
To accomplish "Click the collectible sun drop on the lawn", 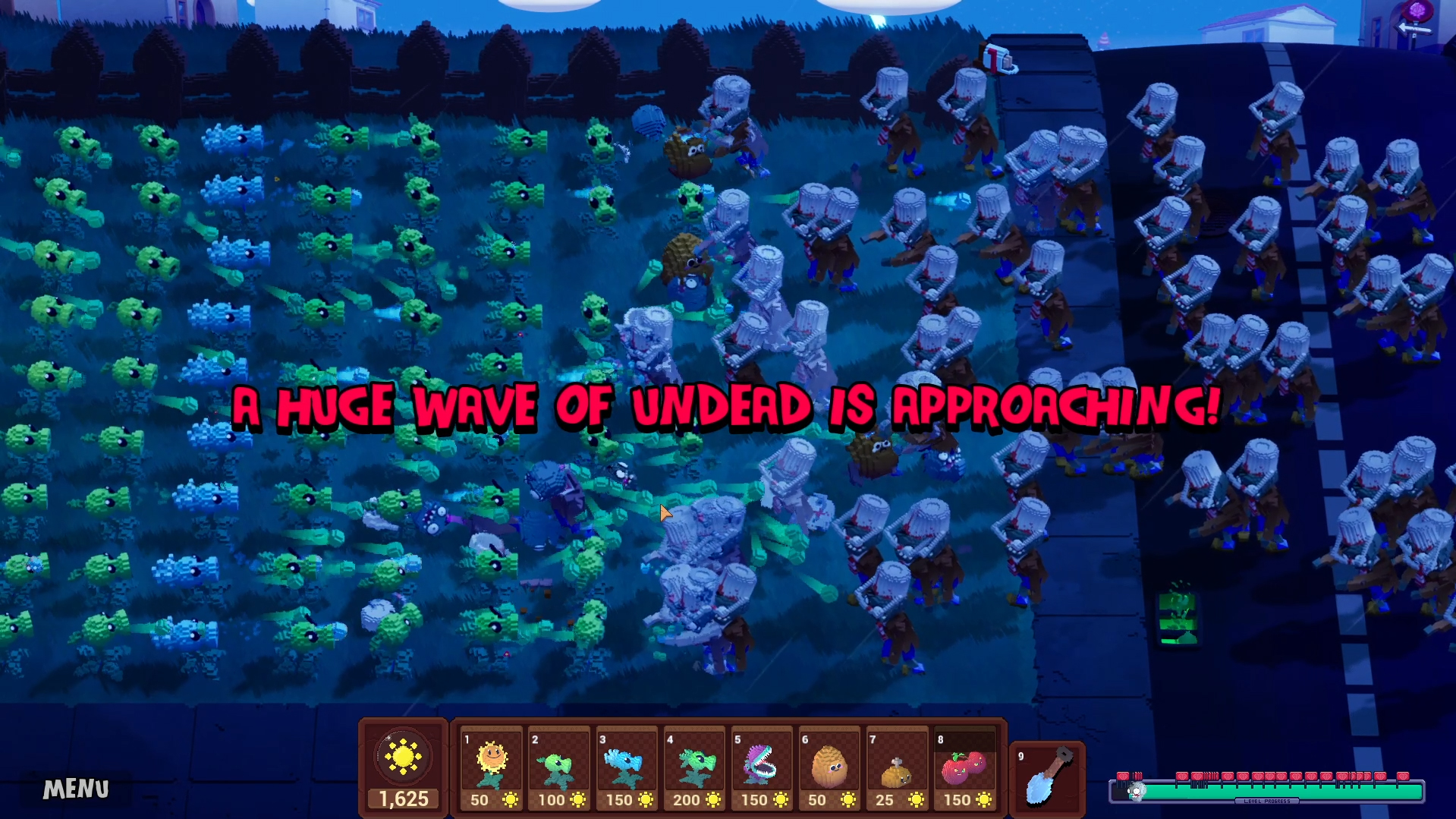I will point(276,178).
